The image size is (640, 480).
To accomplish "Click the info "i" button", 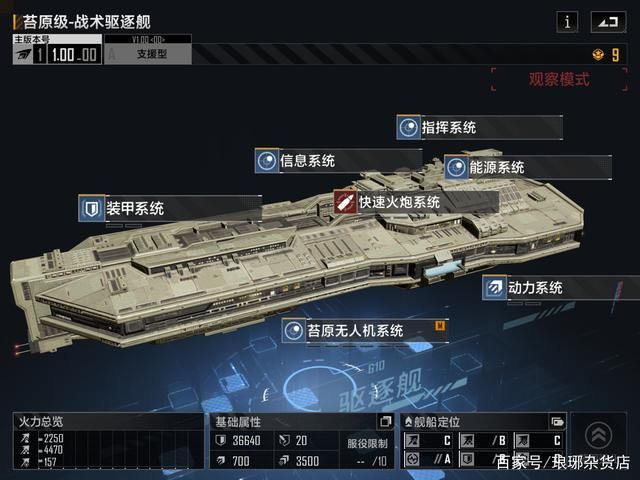I will click(x=567, y=21).
